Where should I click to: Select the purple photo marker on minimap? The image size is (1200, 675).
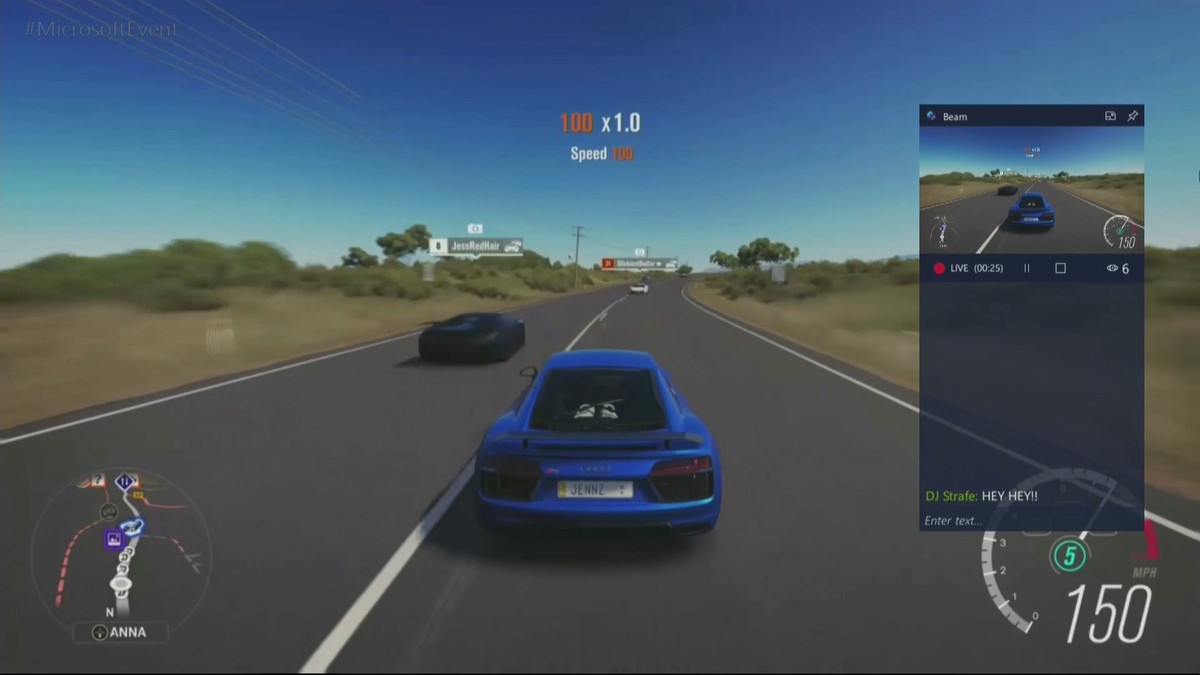tap(114, 539)
